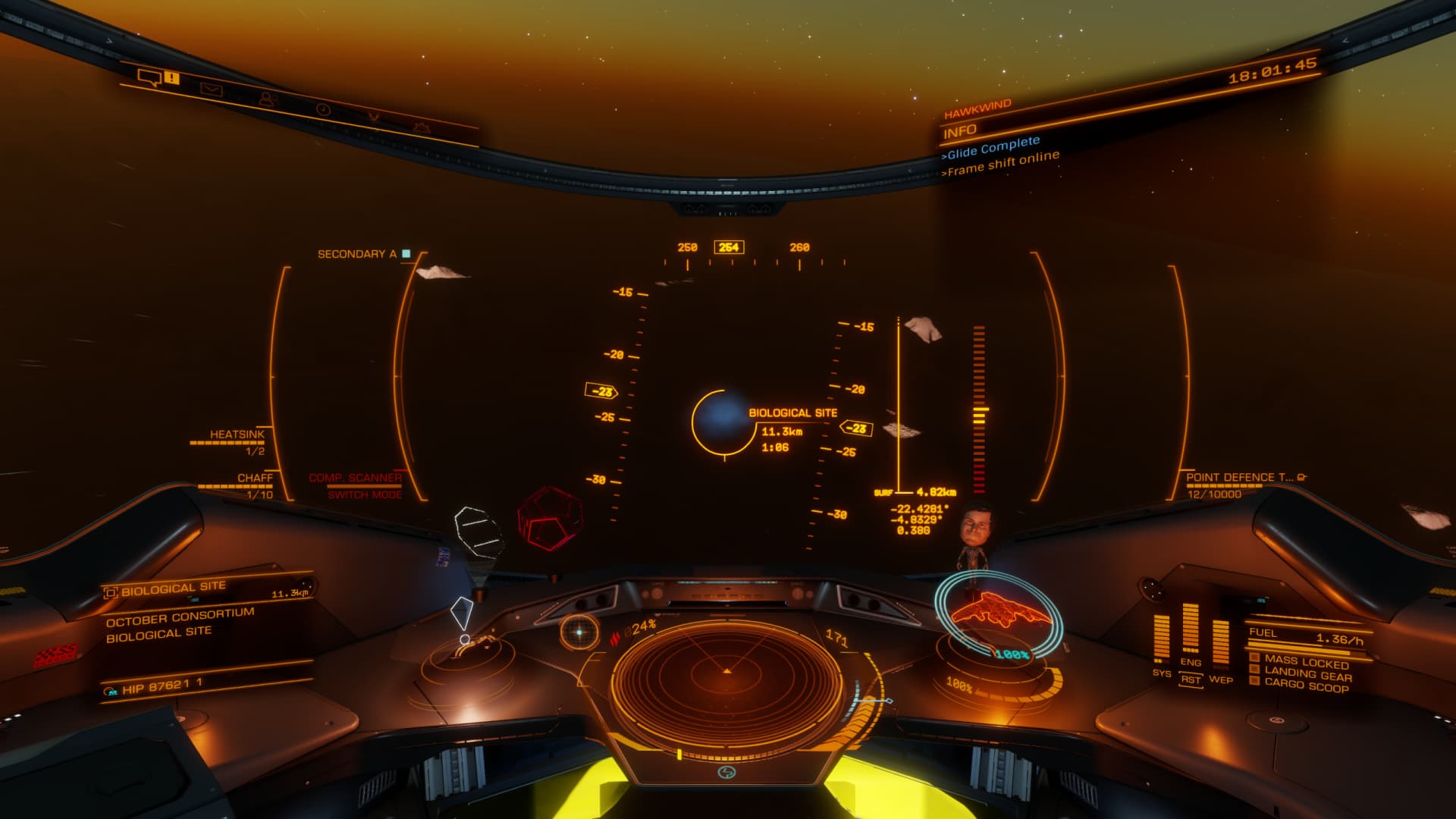
Task: Select the Point Defence Turret weapon group
Action: click(x=1239, y=478)
